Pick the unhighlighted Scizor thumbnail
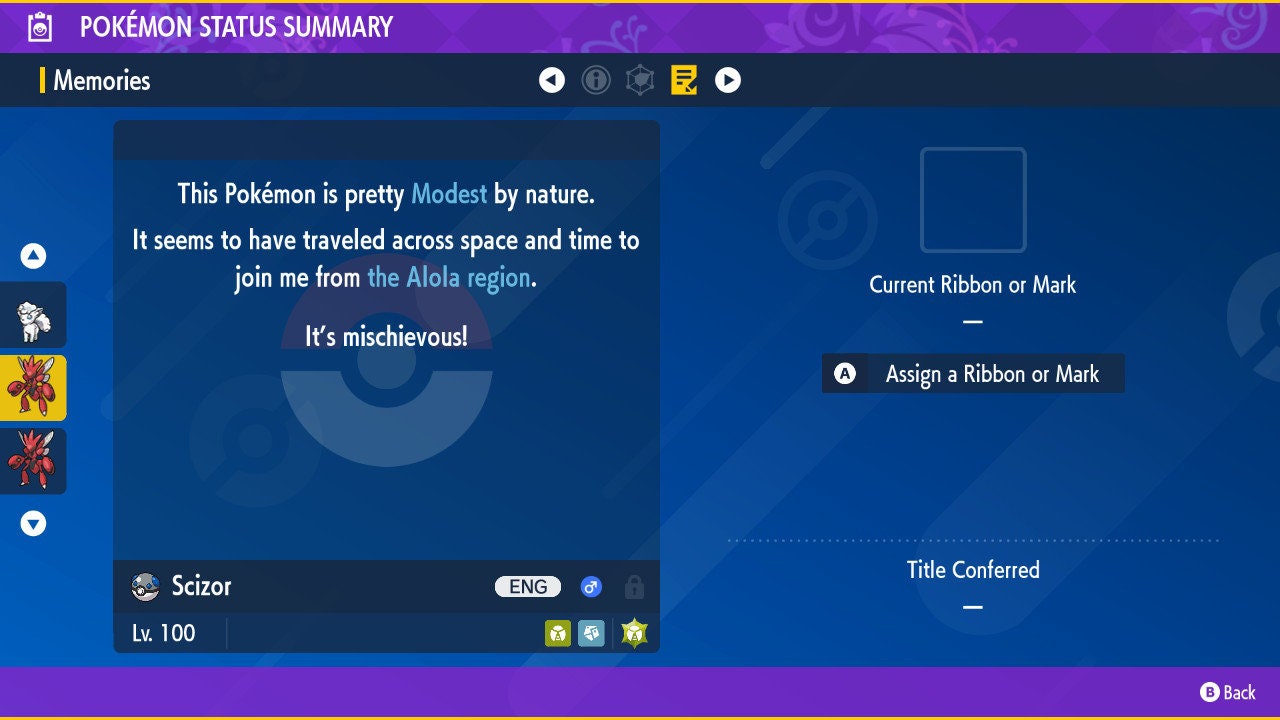 [33, 461]
